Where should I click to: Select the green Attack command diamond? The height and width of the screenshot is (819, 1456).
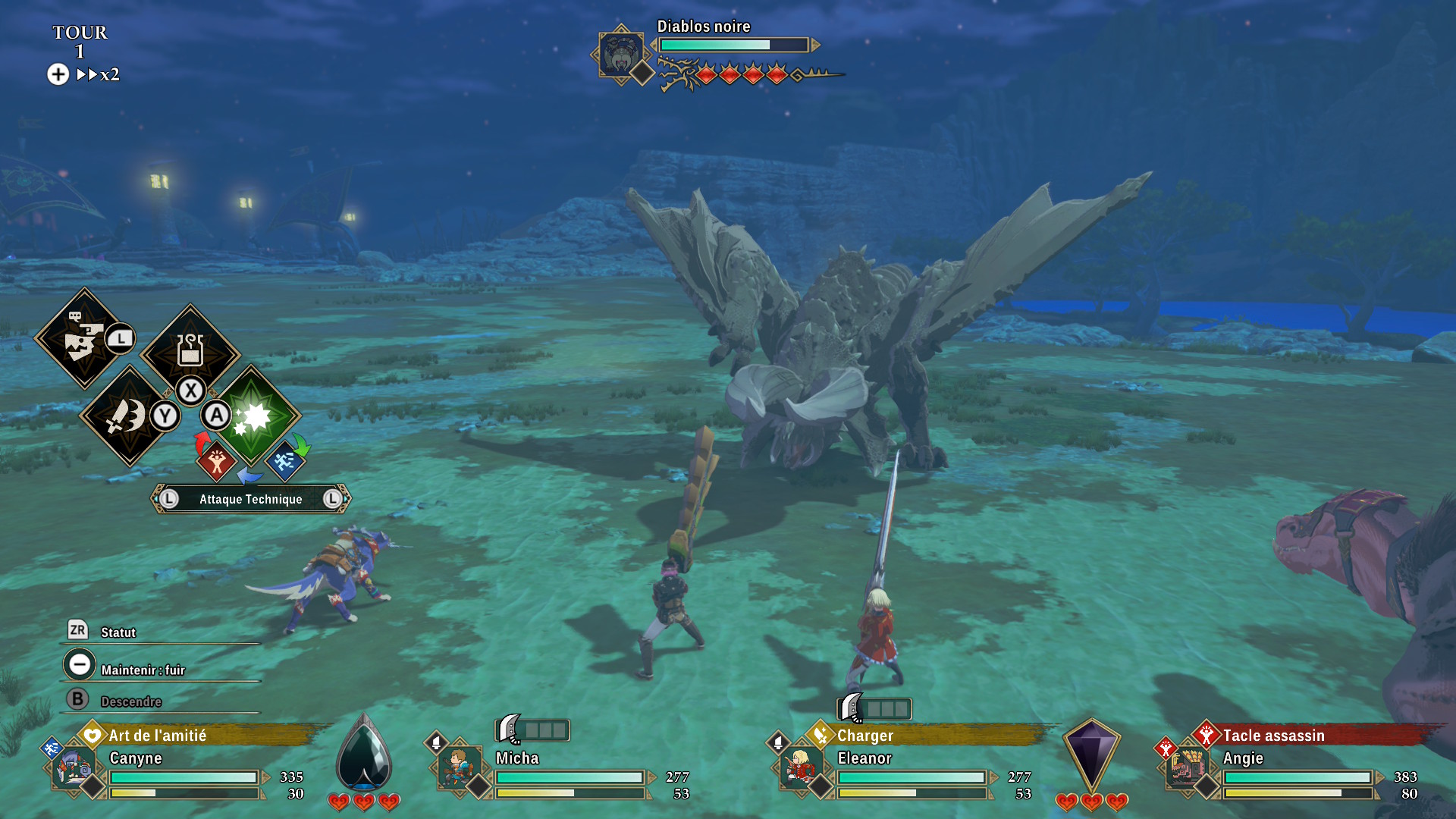click(253, 415)
